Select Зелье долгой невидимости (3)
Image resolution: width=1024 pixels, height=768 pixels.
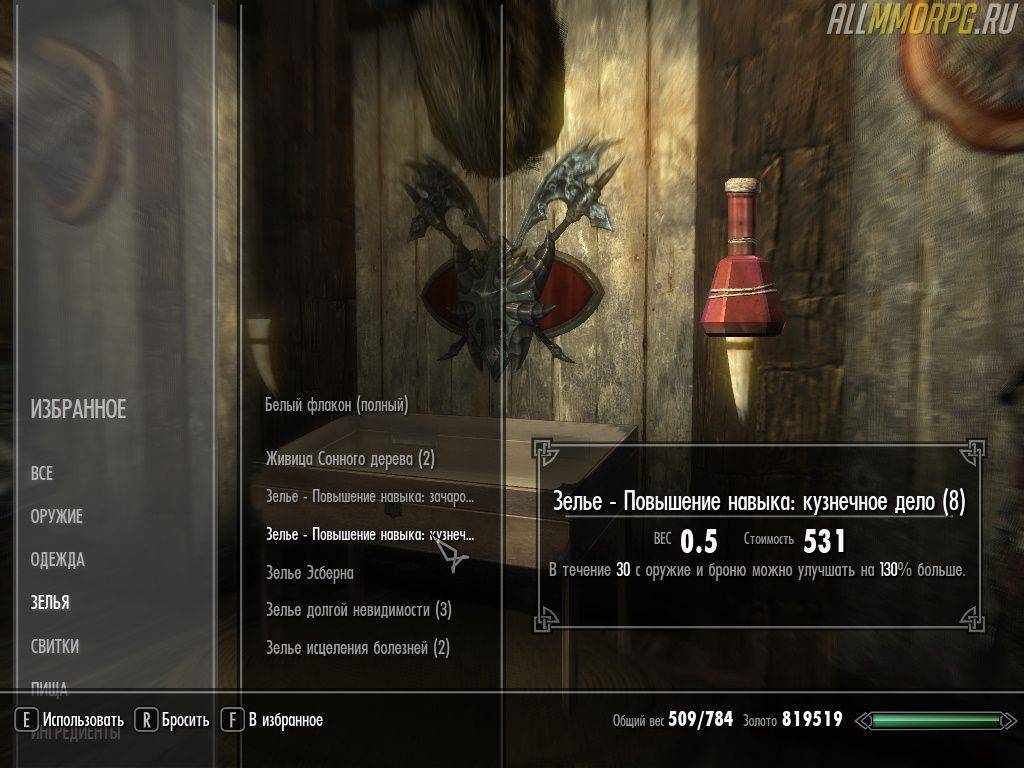pos(358,610)
